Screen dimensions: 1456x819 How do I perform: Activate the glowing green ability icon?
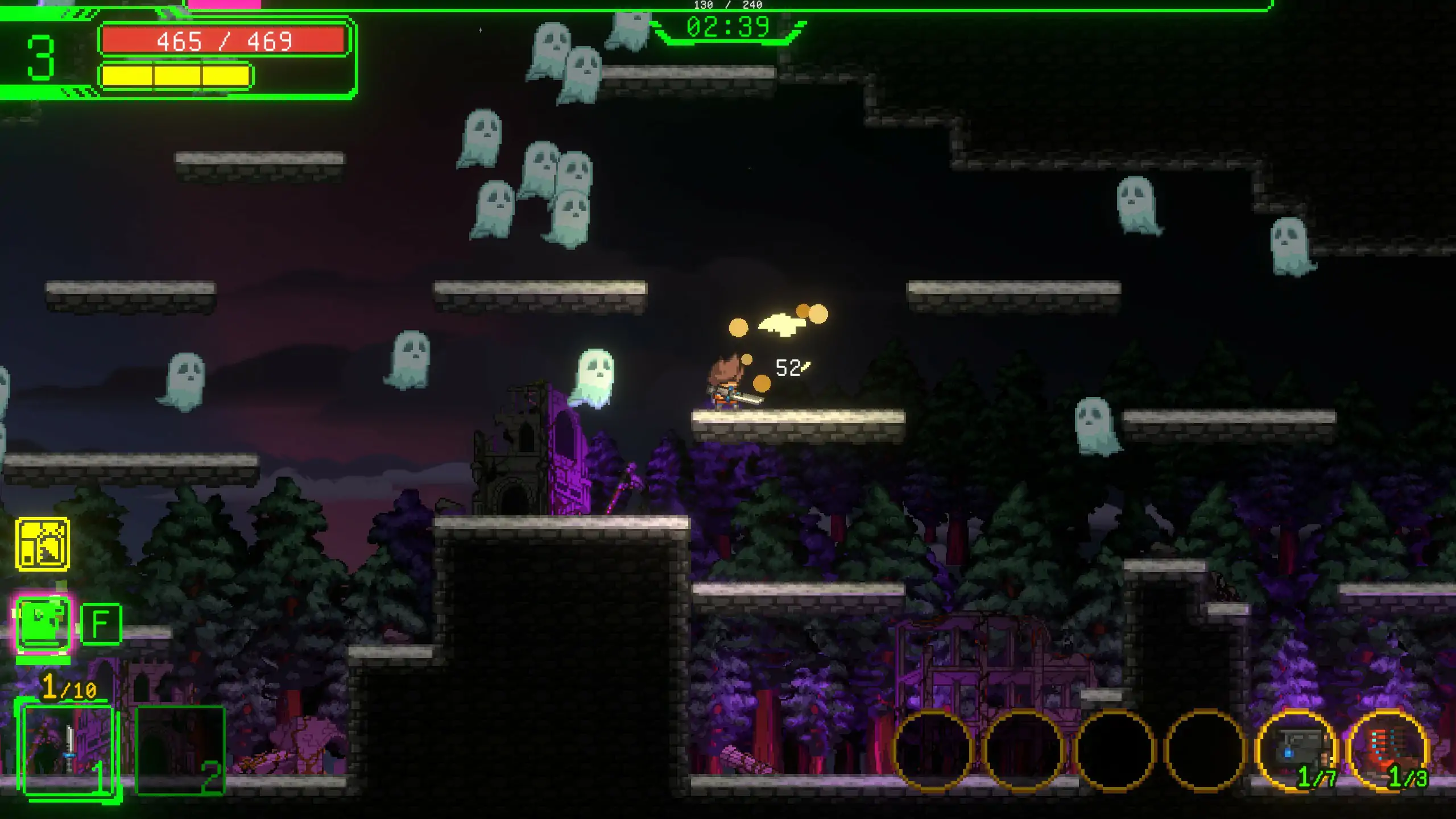(x=43, y=624)
